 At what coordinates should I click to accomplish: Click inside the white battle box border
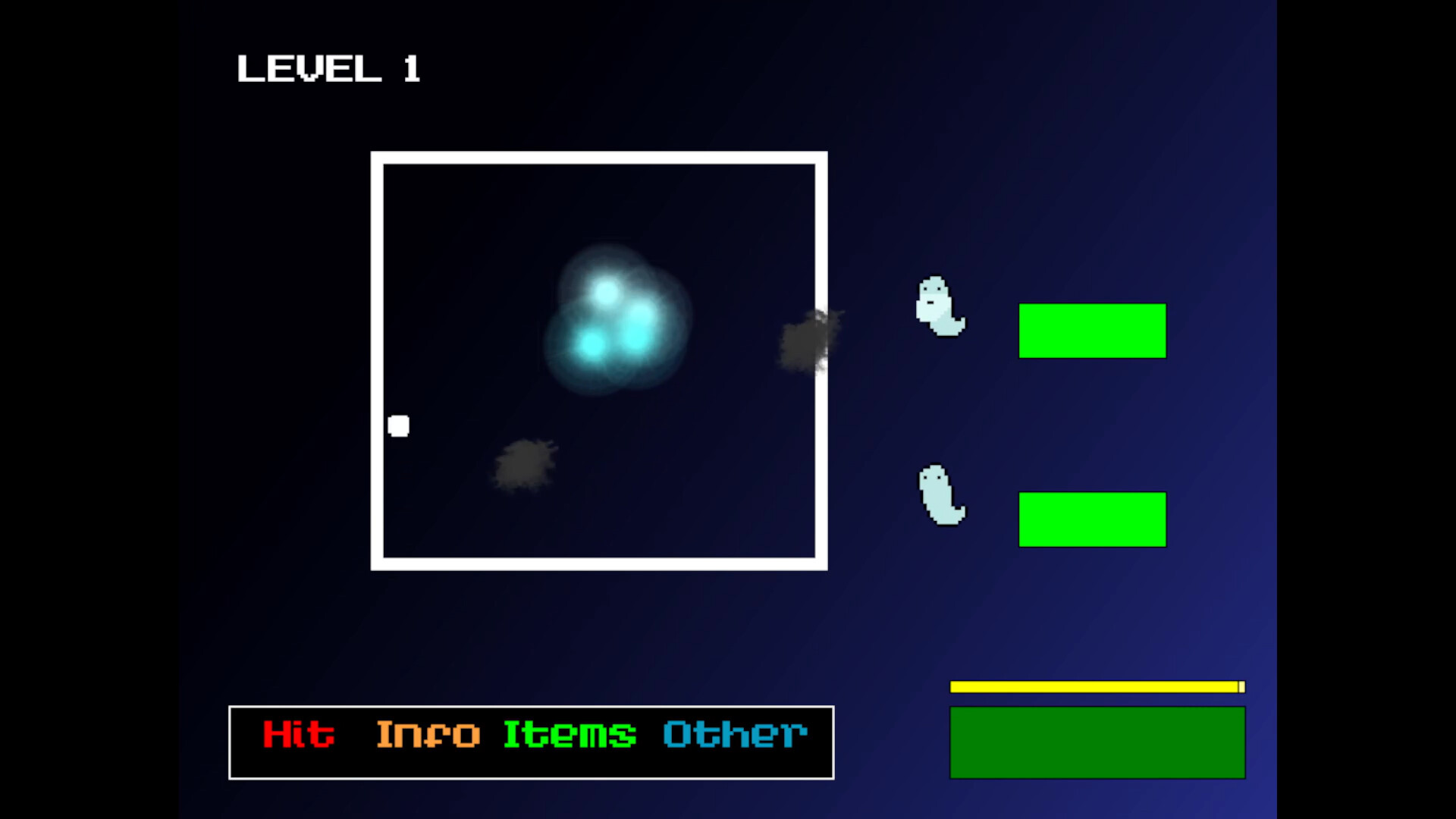coord(599,360)
